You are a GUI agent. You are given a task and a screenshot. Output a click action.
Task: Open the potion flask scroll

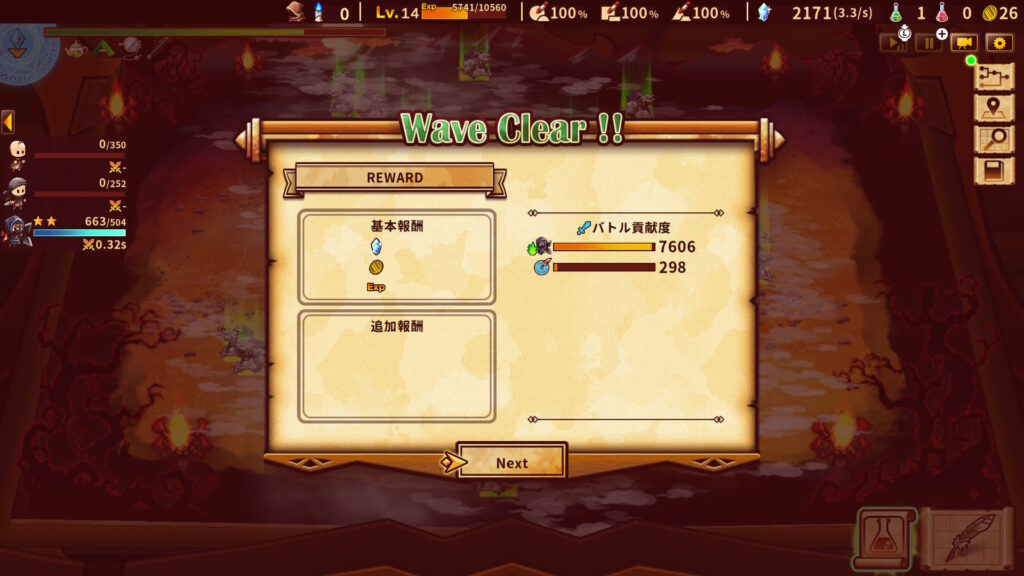click(x=883, y=539)
